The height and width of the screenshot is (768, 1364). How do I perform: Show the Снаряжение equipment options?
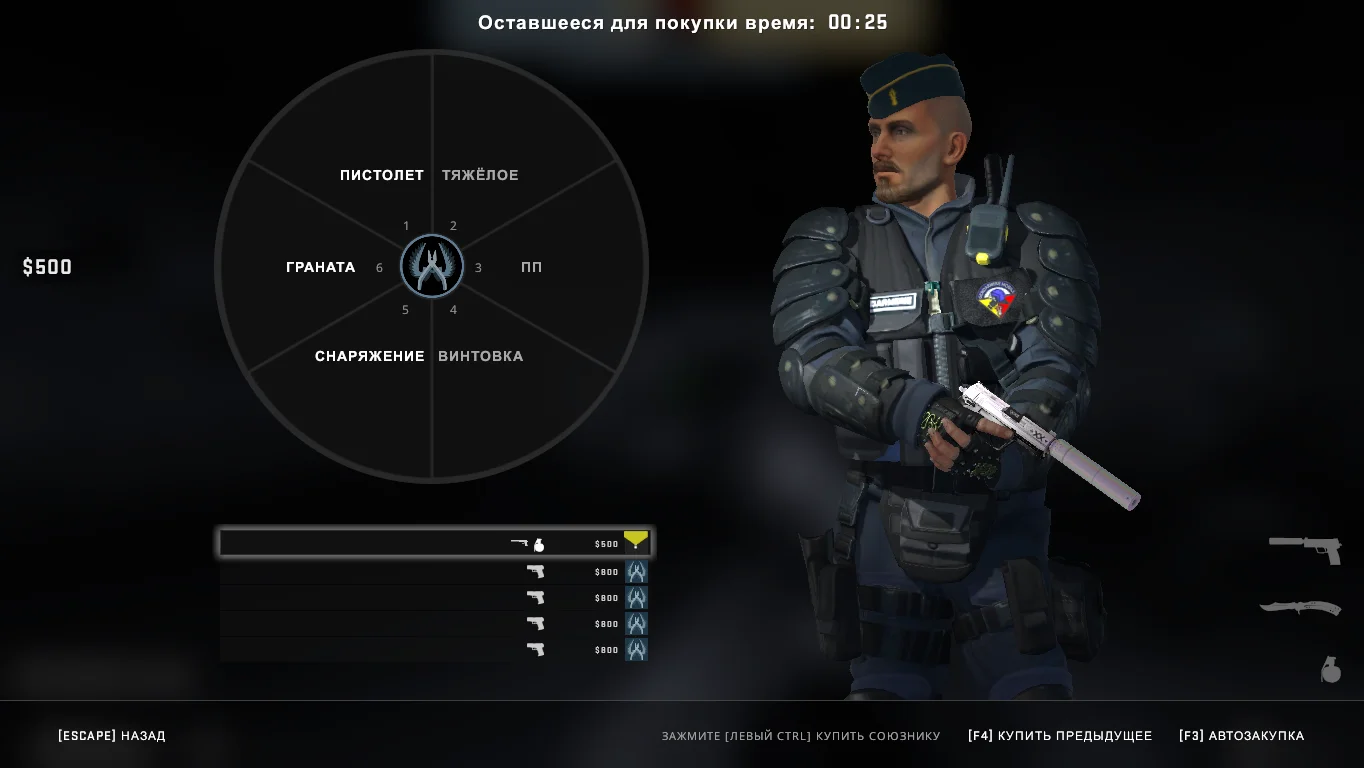tap(369, 356)
